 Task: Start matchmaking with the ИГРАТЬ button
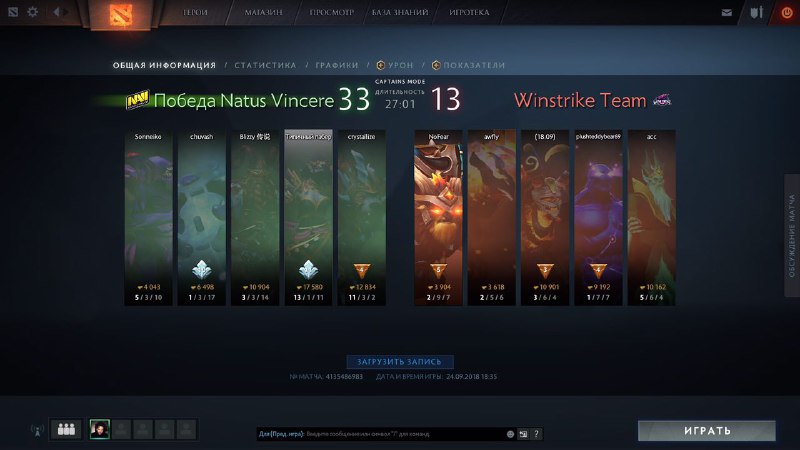pos(707,430)
